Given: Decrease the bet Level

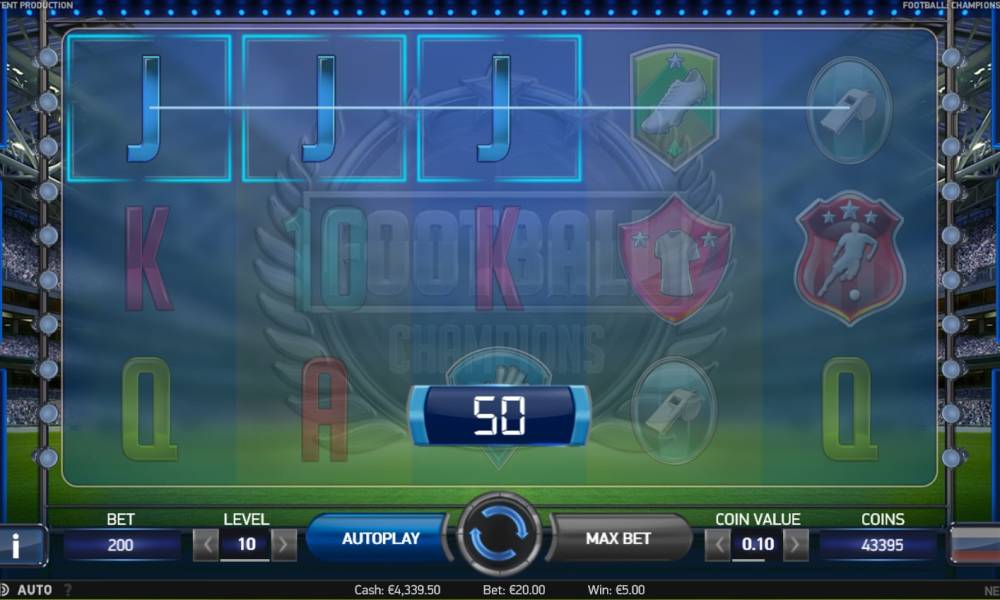Looking at the screenshot, I should 206,545.
